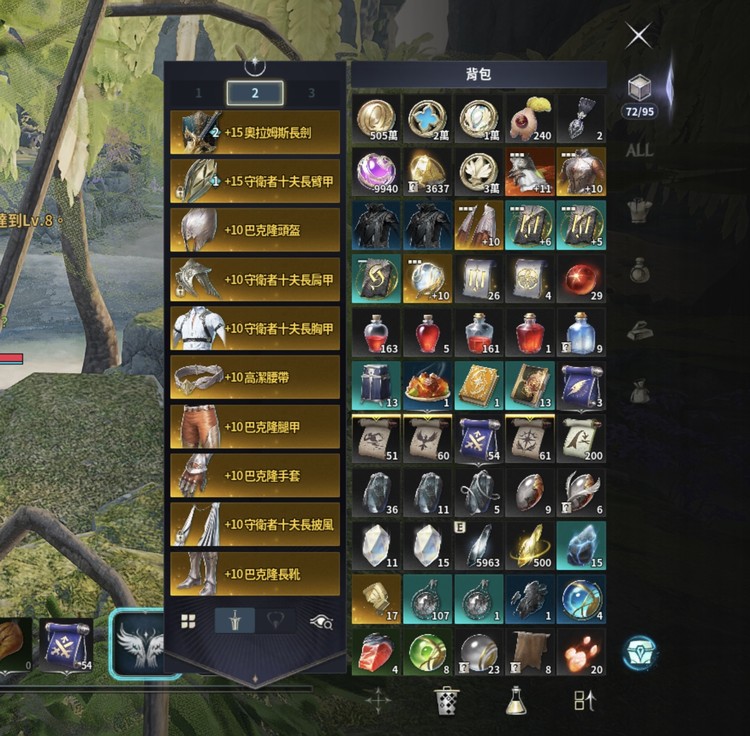The width and height of the screenshot is (750, 736).
Task: Switch to the four-square grid view
Action: tap(188, 621)
